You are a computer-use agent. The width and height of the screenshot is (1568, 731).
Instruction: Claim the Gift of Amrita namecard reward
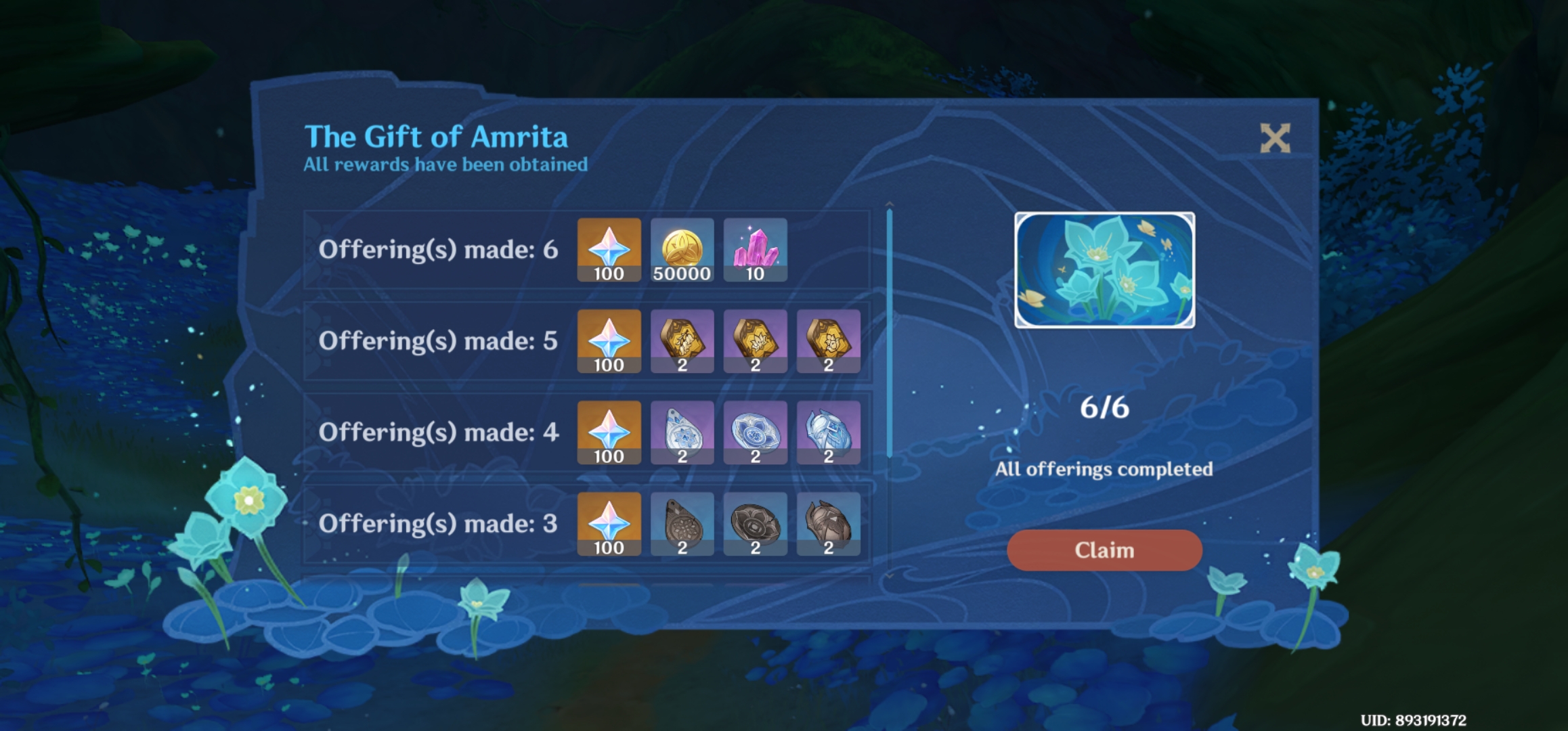pos(1104,550)
